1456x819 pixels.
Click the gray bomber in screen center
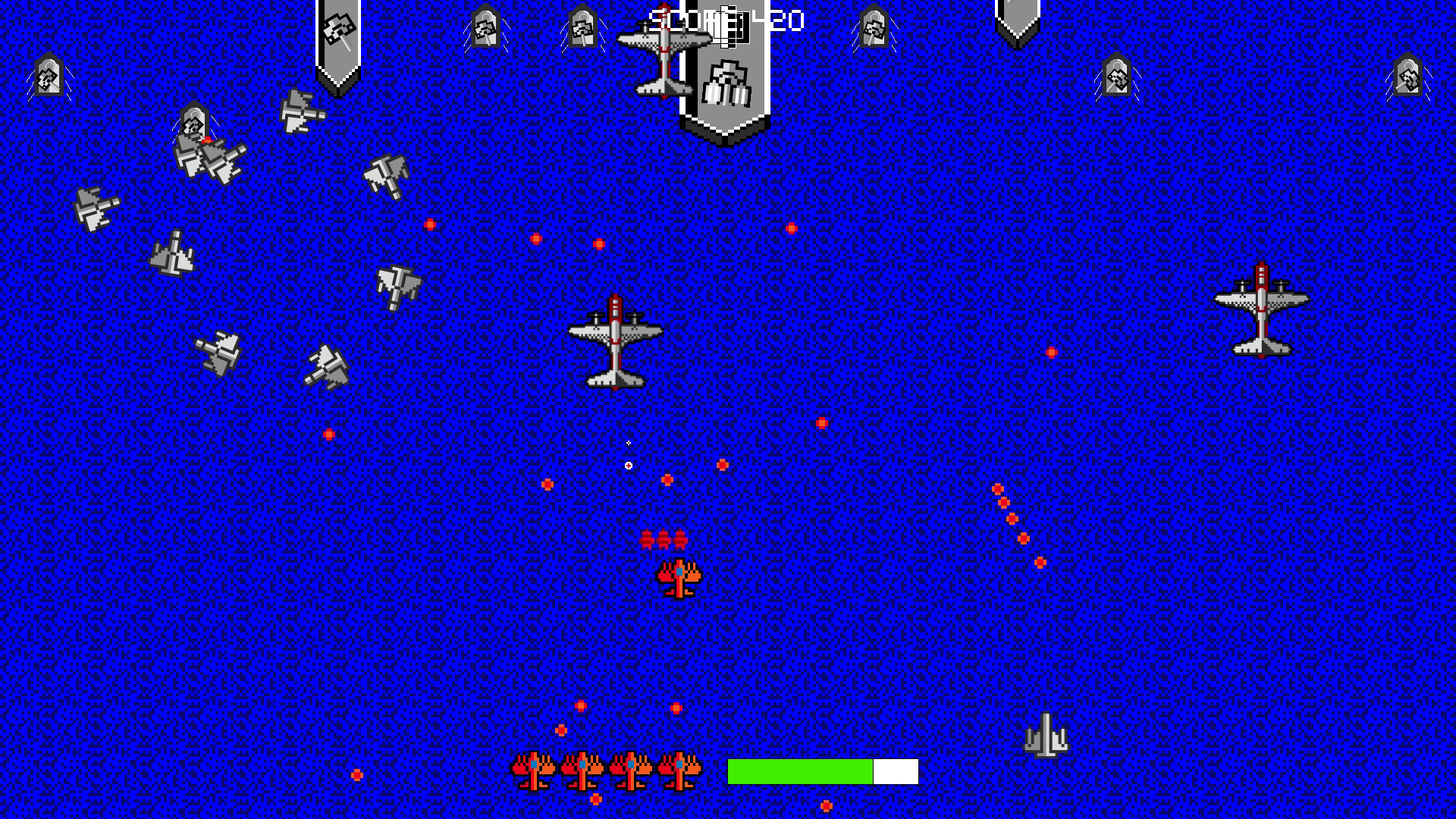(614, 341)
